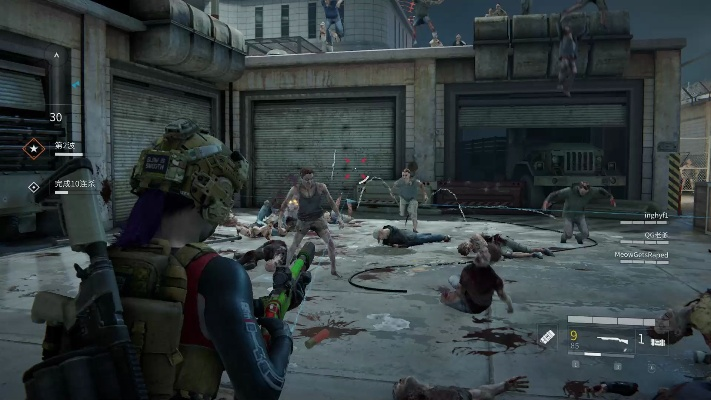This screenshot has height=400, width=711.
Task: Select teammate inghyfl in the squad list
Action: [x=657, y=214]
